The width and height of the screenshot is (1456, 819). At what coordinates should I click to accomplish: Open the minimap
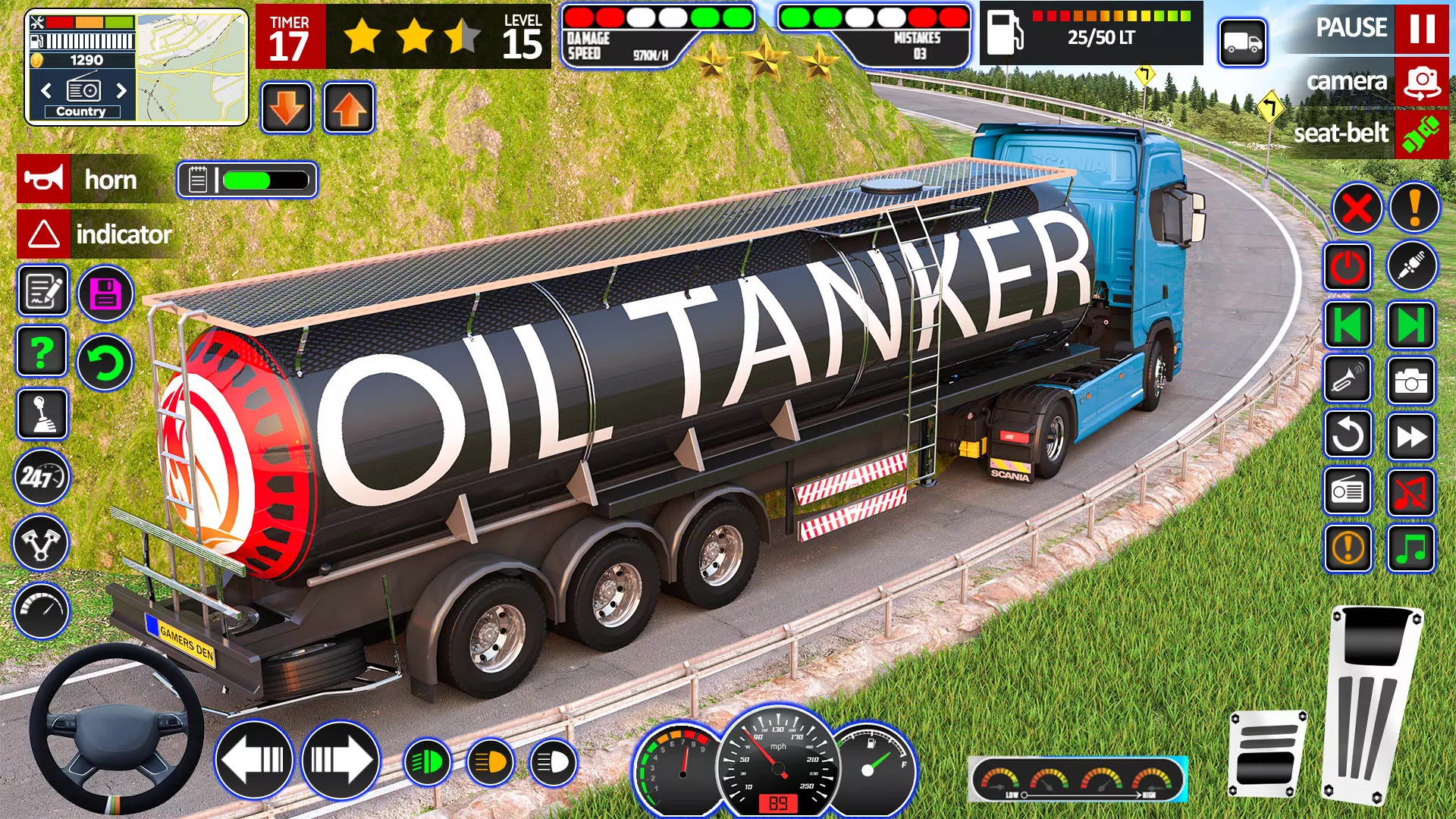[x=192, y=67]
